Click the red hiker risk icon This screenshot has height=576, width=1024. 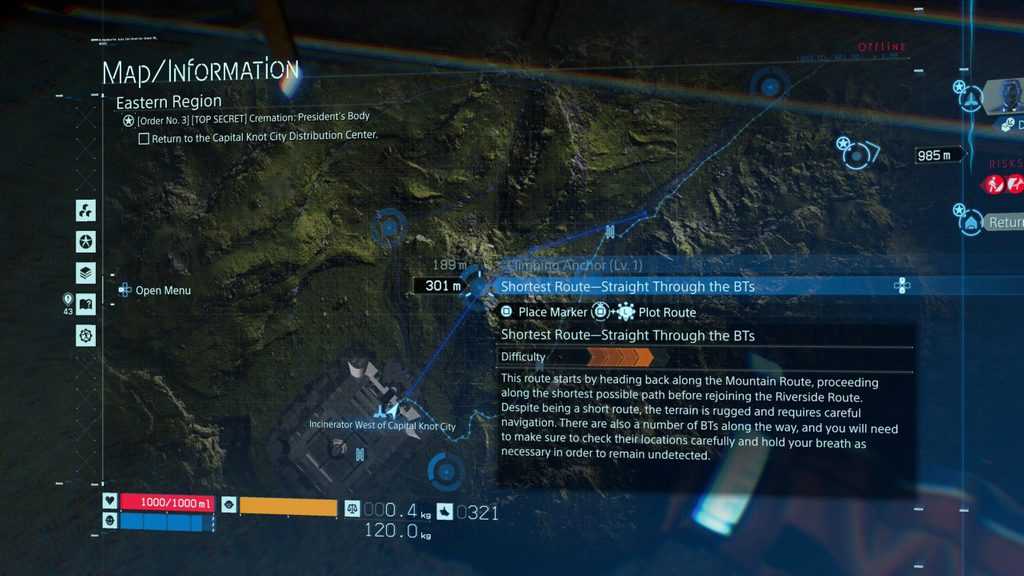pos(994,184)
